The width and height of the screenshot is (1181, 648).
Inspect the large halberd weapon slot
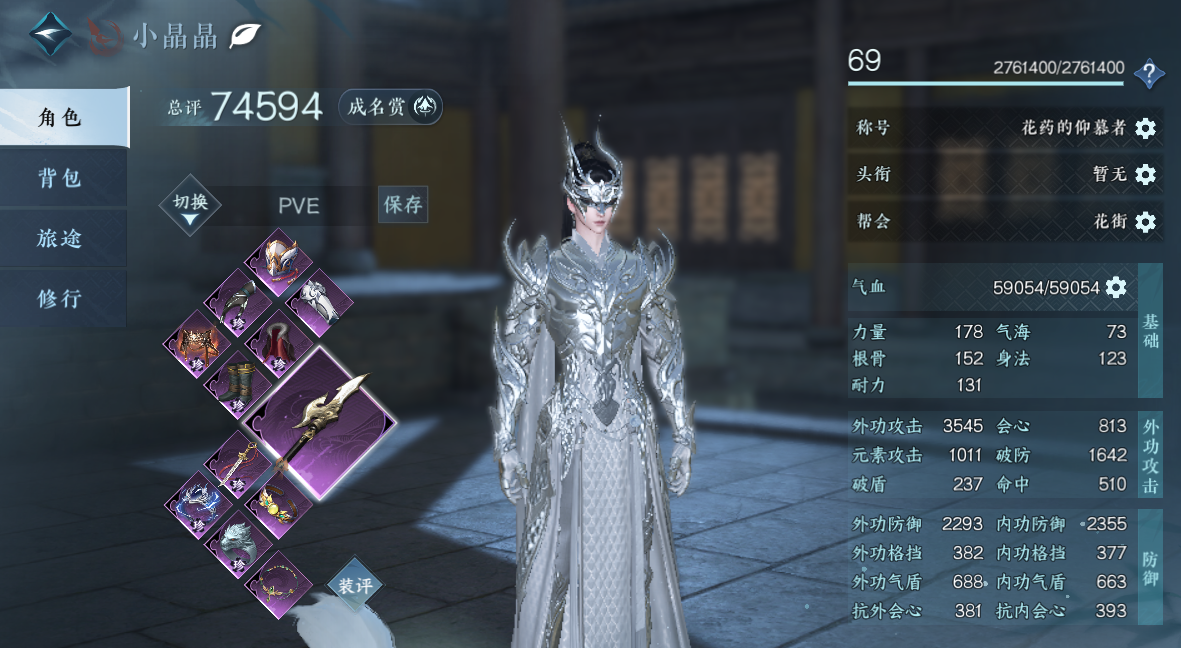[319, 421]
